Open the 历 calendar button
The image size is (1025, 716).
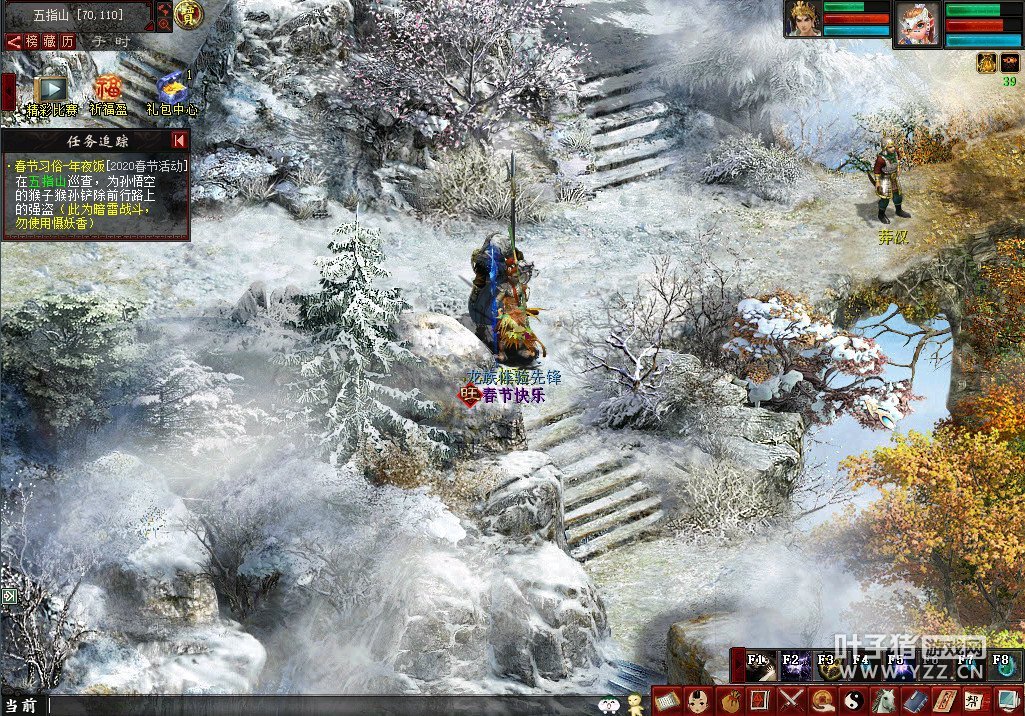pos(68,41)
